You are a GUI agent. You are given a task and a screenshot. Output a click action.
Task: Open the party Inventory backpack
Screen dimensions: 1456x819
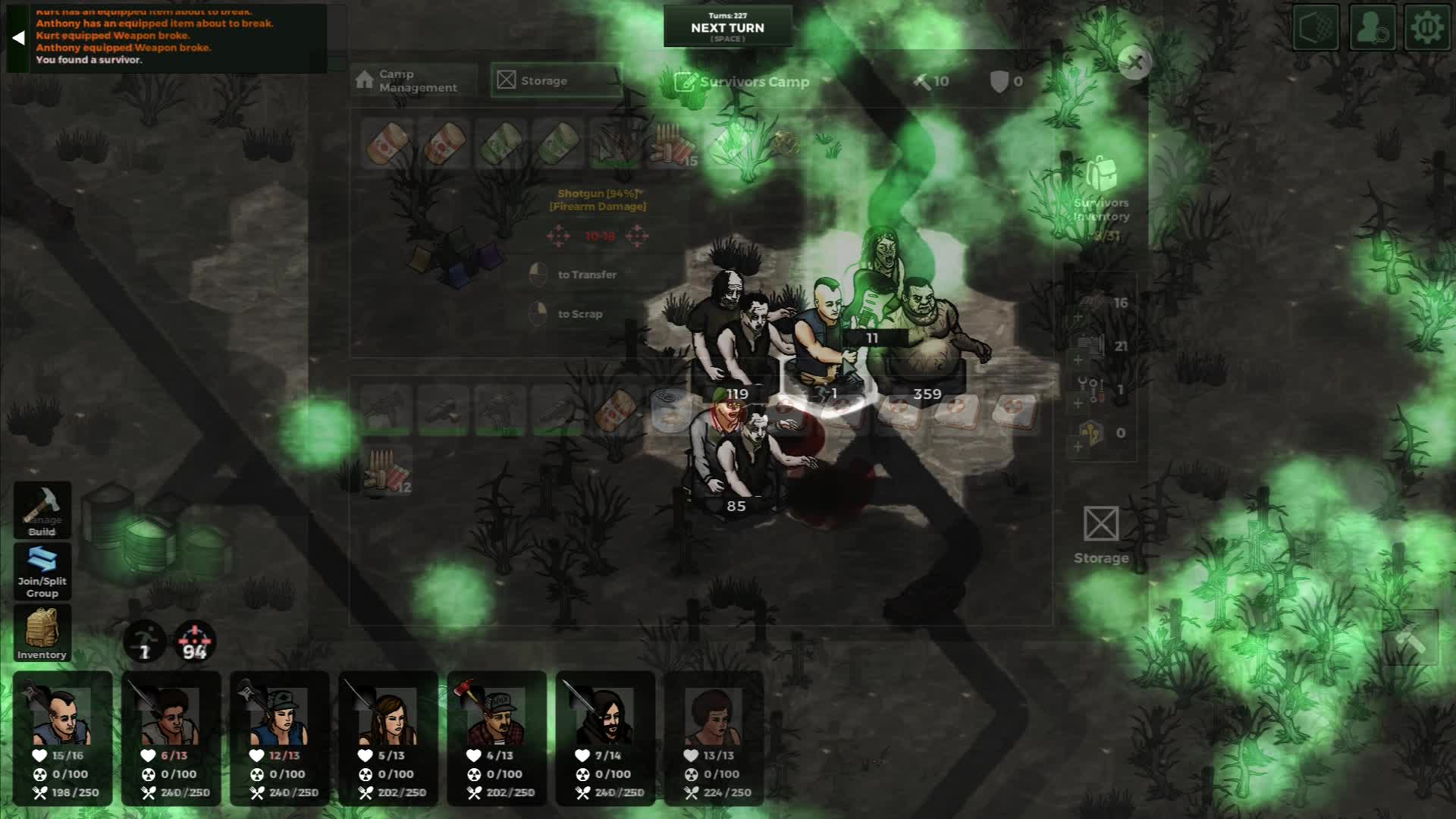42,632
